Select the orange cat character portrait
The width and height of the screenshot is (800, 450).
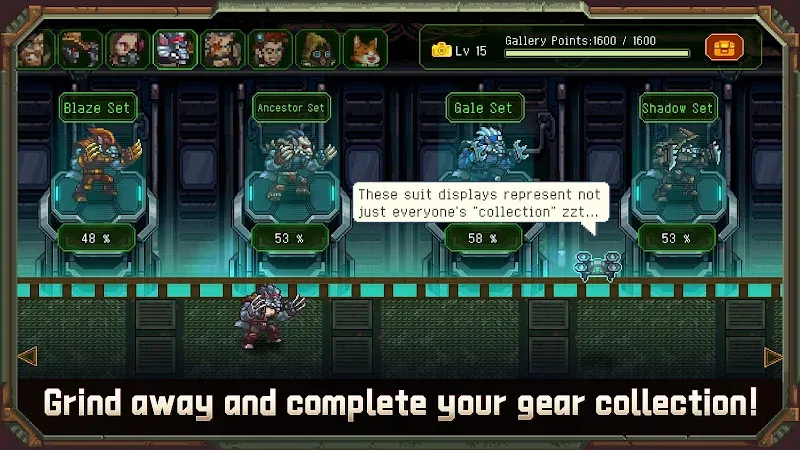(x=366, y=48)
